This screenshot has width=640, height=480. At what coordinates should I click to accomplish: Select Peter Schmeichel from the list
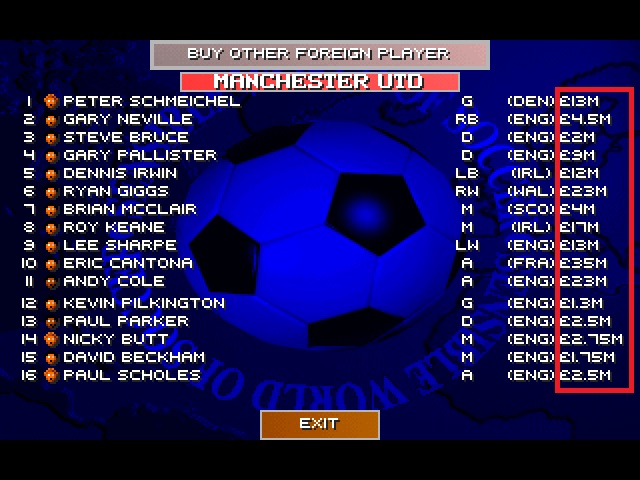tap(151, 101)
